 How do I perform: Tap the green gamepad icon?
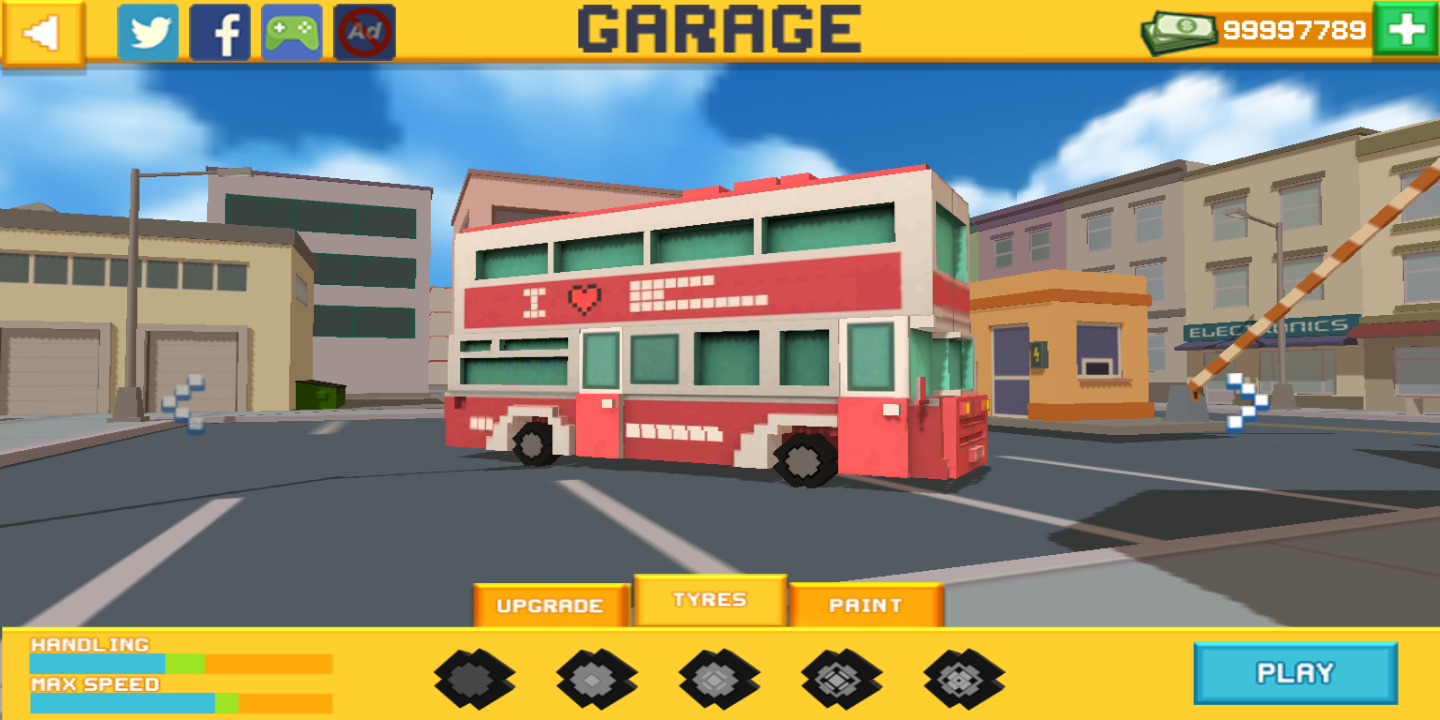pyautogui.click(x=292, y=33)
